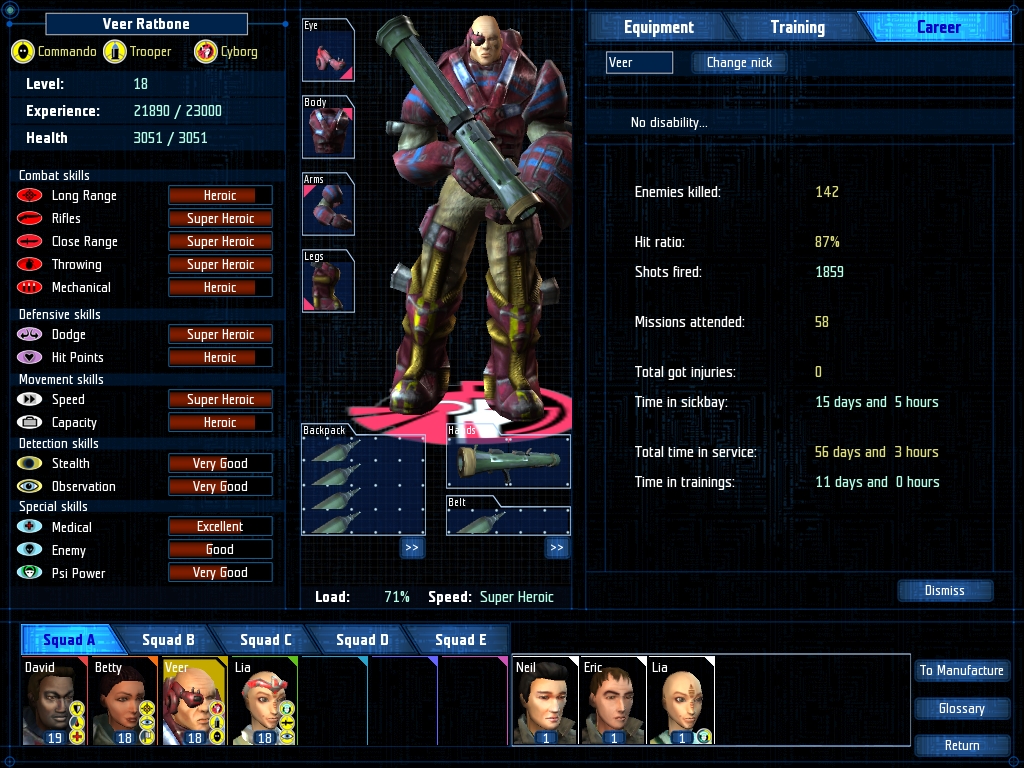Select the rocket launcher in Hands slot

pyautogui.click(x=508, y=462)
